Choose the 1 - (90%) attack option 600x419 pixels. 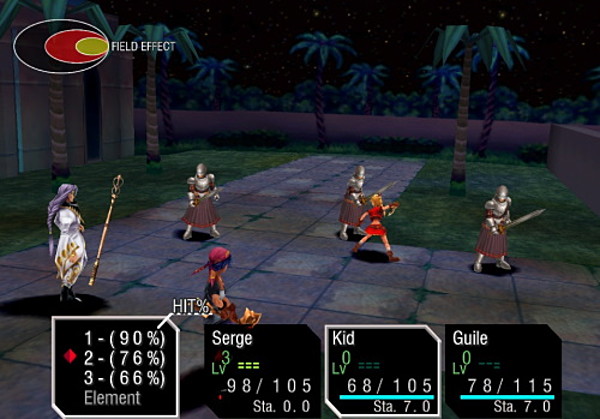(x=123, y=339)
